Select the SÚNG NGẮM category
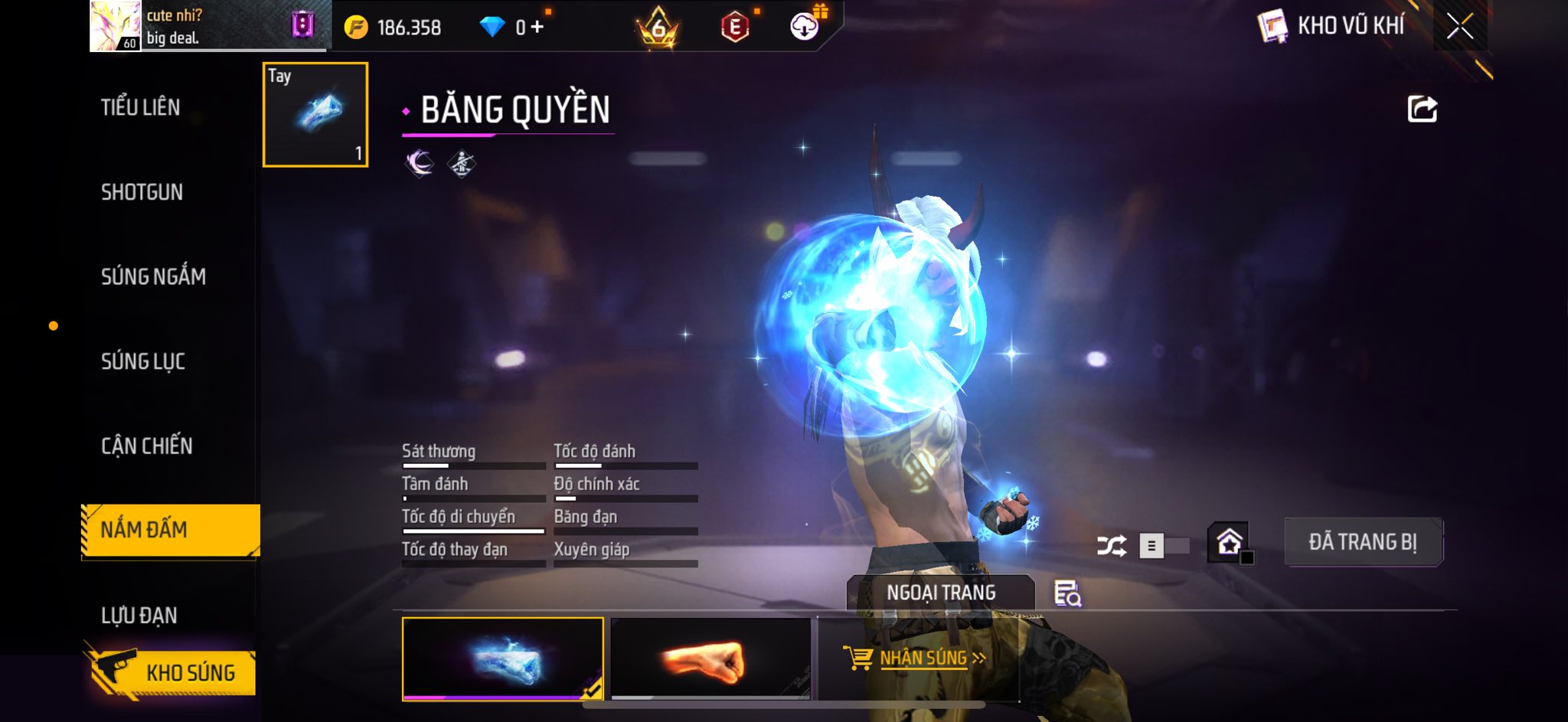Viewport: 1568px width, 722px height. (153, 276)
